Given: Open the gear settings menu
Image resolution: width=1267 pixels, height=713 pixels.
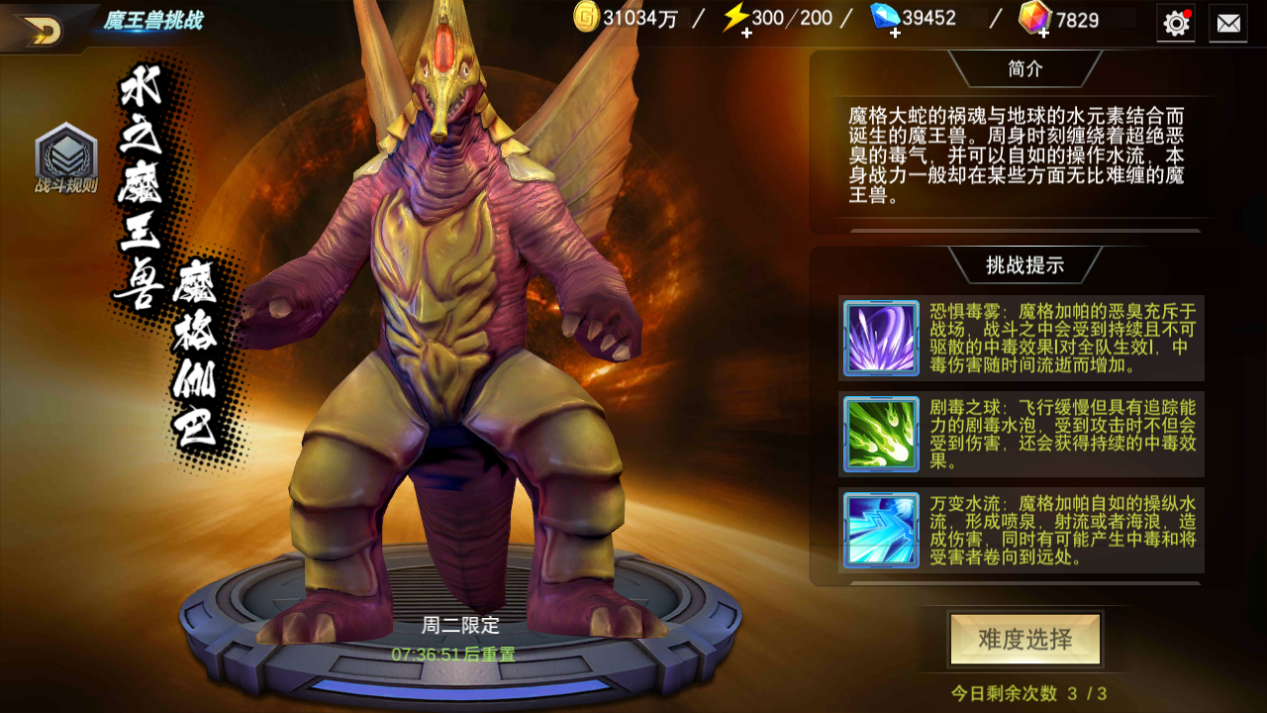Looking at the screenshot, I should pyautogui.click(x=1176, y=23).
